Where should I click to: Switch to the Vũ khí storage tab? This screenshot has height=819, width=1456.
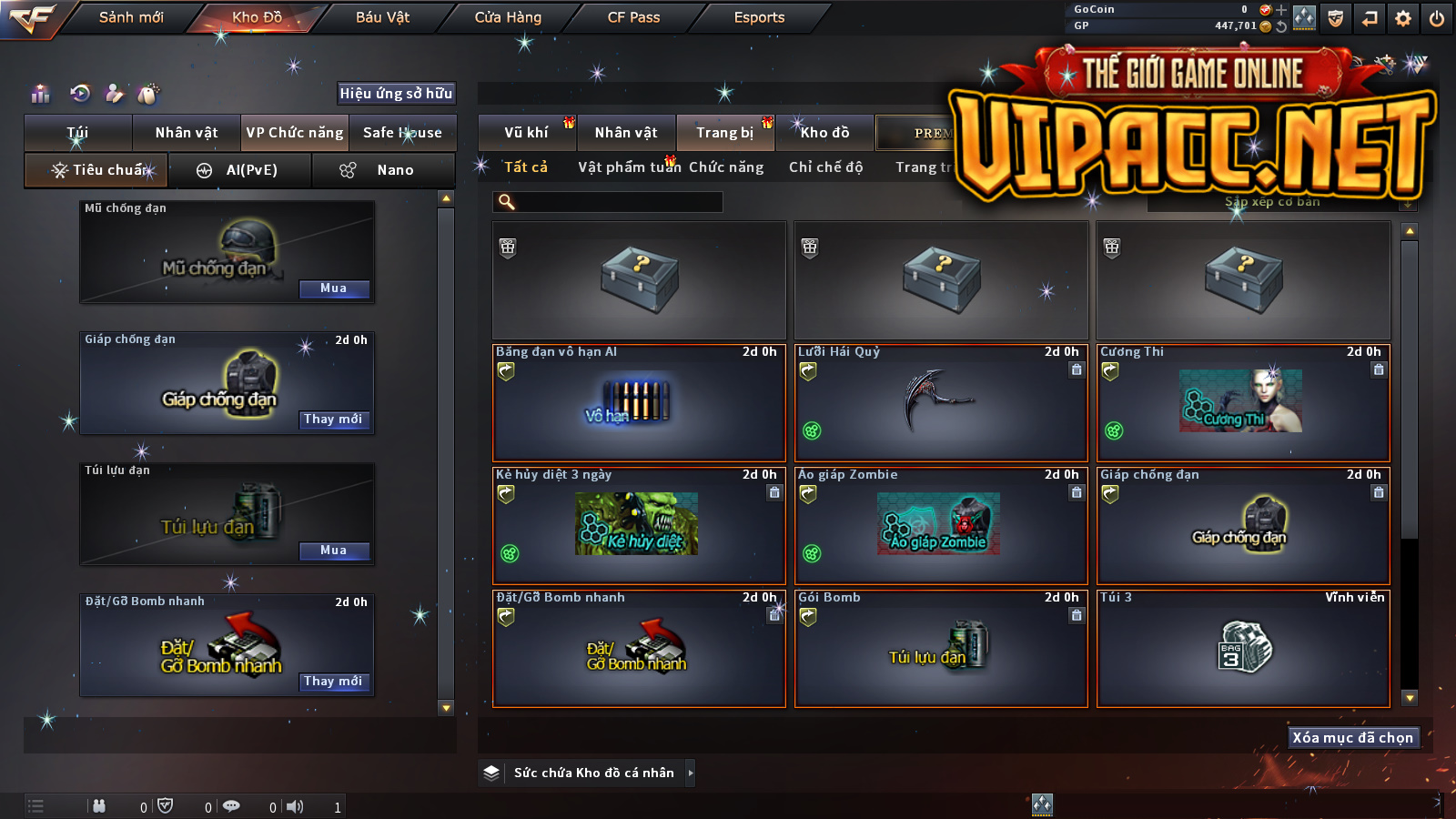tap(527, 133)
